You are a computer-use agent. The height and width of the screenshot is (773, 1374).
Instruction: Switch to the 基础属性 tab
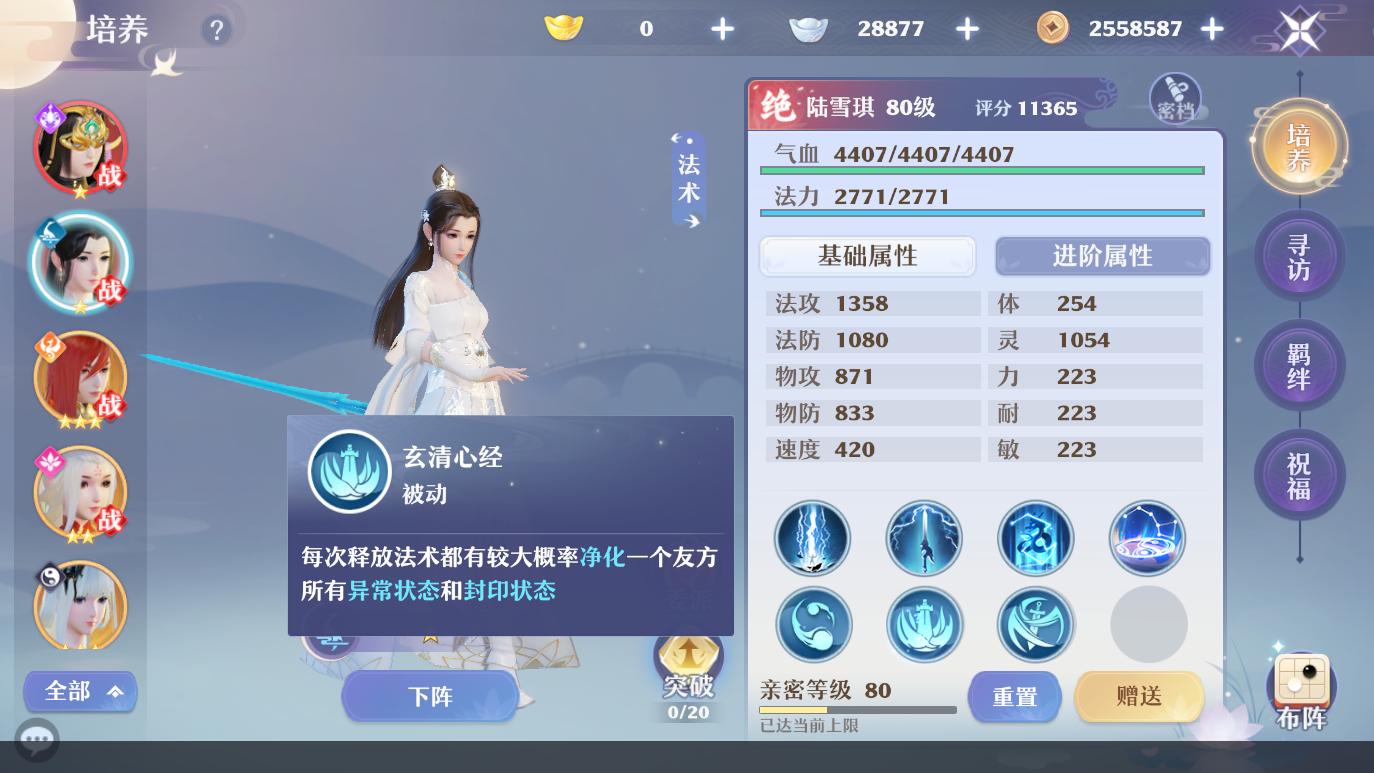868,256
